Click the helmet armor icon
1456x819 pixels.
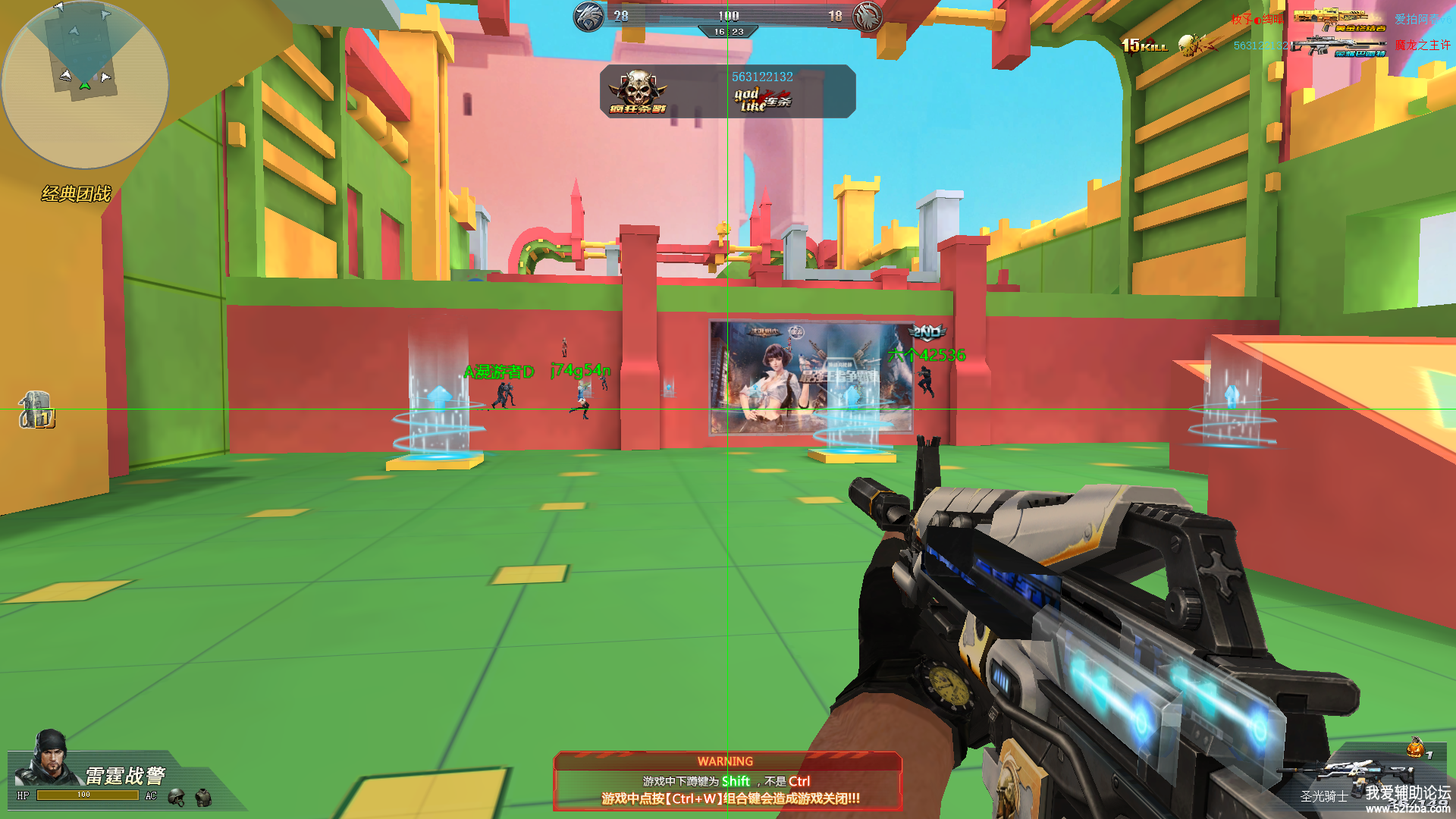click(177, 797)
